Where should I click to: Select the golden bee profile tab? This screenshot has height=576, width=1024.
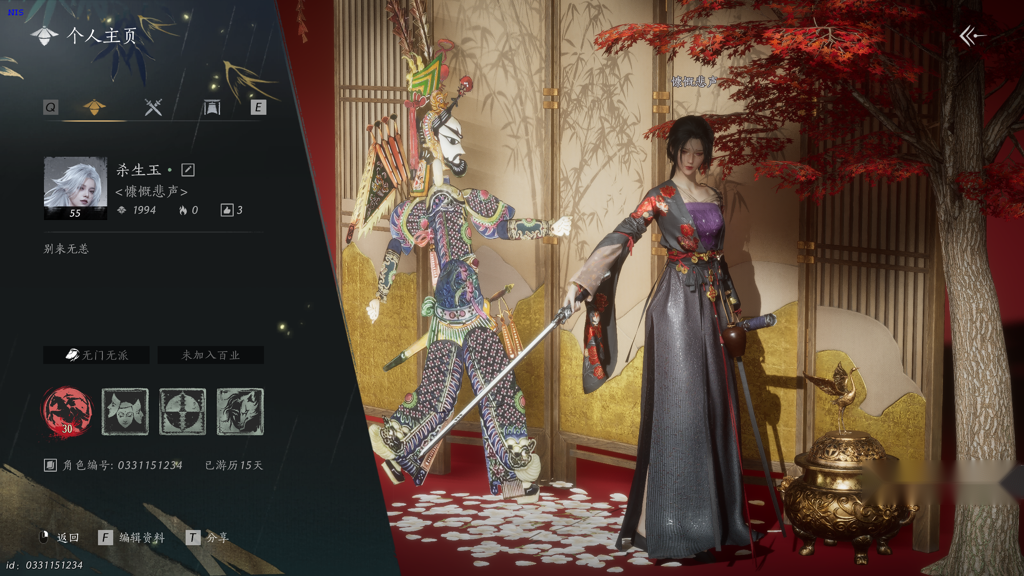(94, 107)
